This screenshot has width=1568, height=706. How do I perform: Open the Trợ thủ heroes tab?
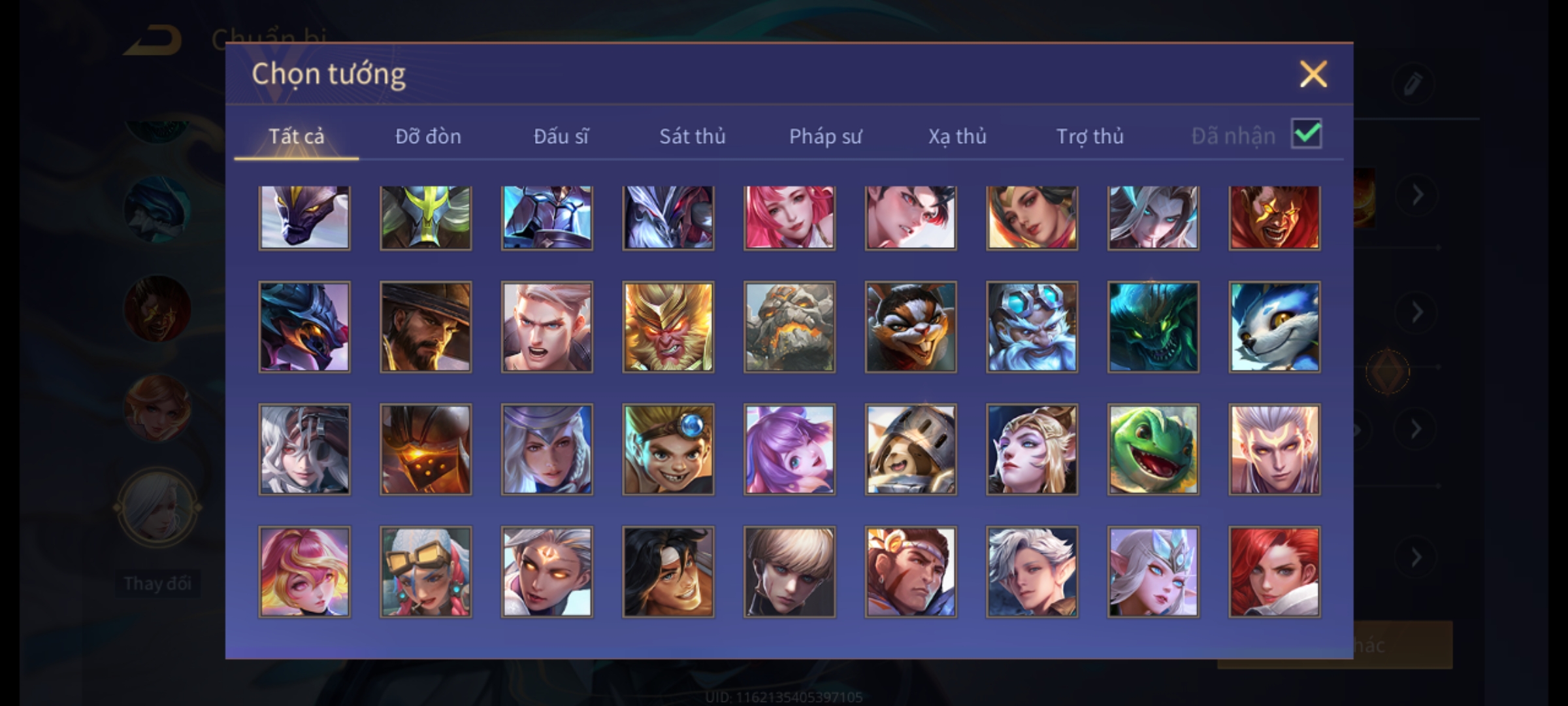1090,136
